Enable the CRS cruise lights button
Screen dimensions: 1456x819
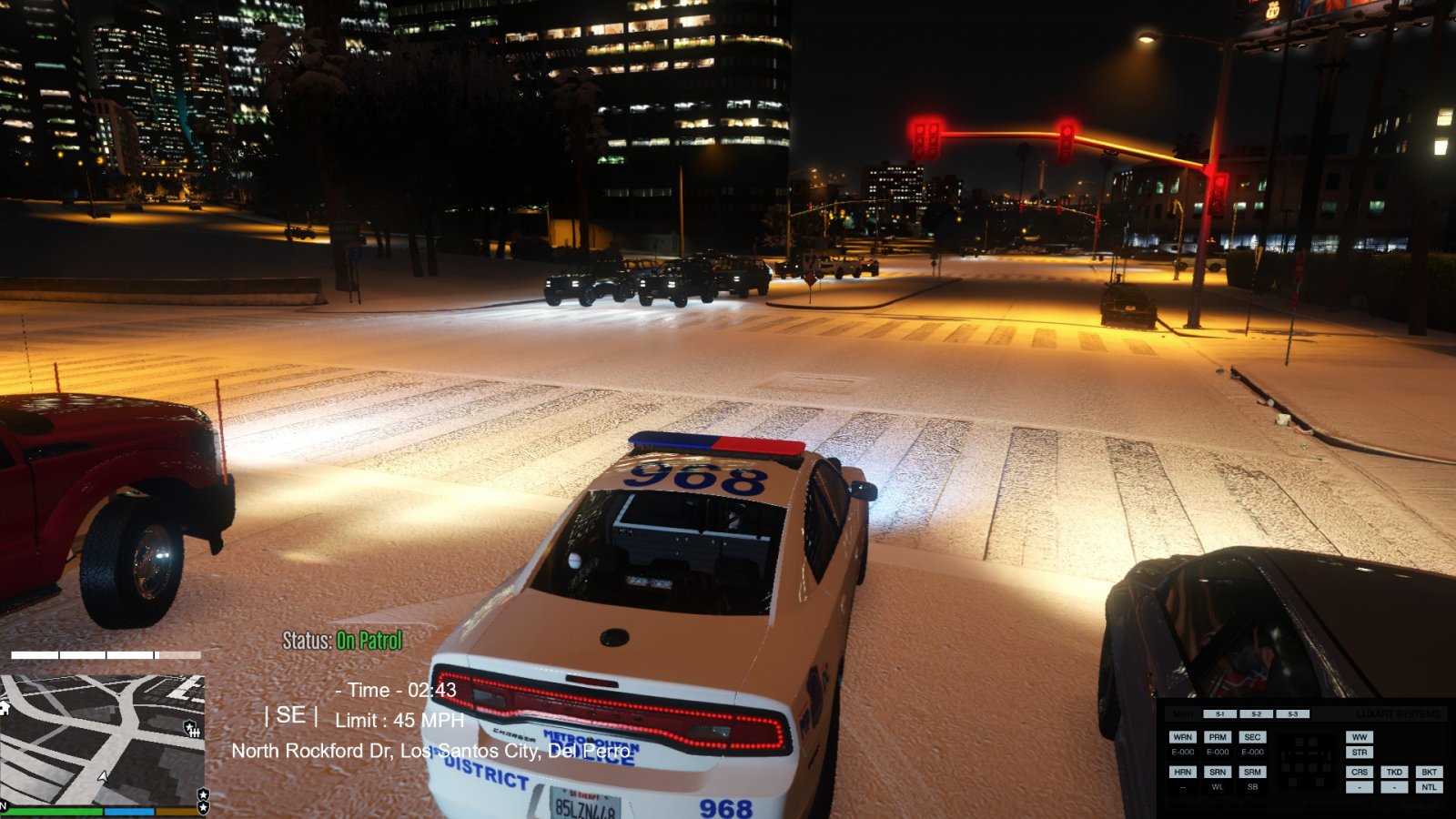click(1360, 772)
